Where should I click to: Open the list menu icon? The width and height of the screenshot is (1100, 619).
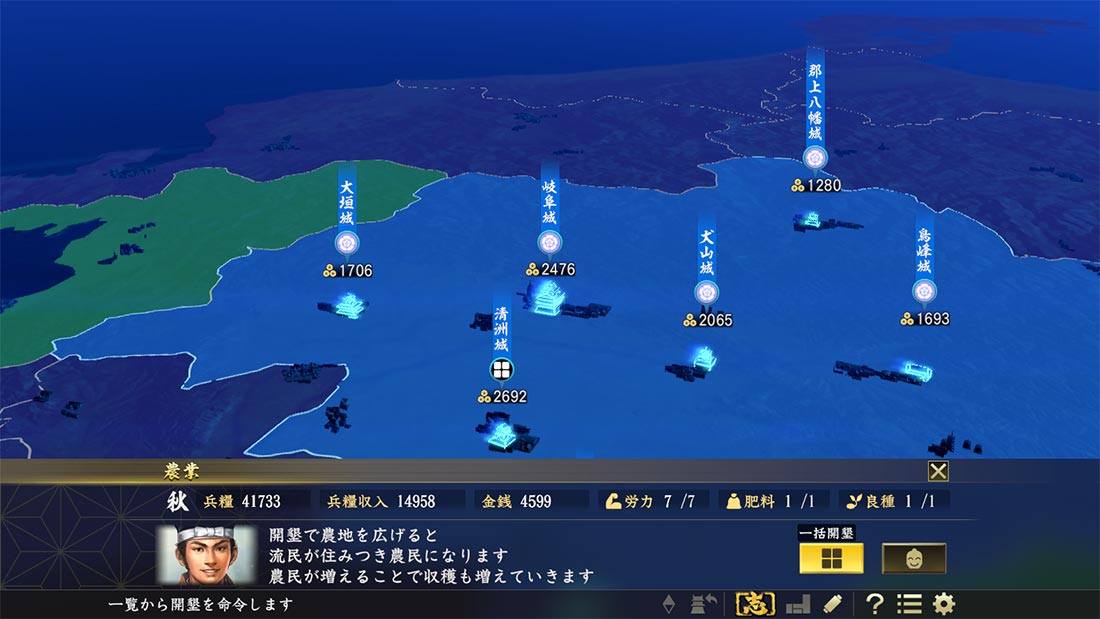tap(909, 604)
